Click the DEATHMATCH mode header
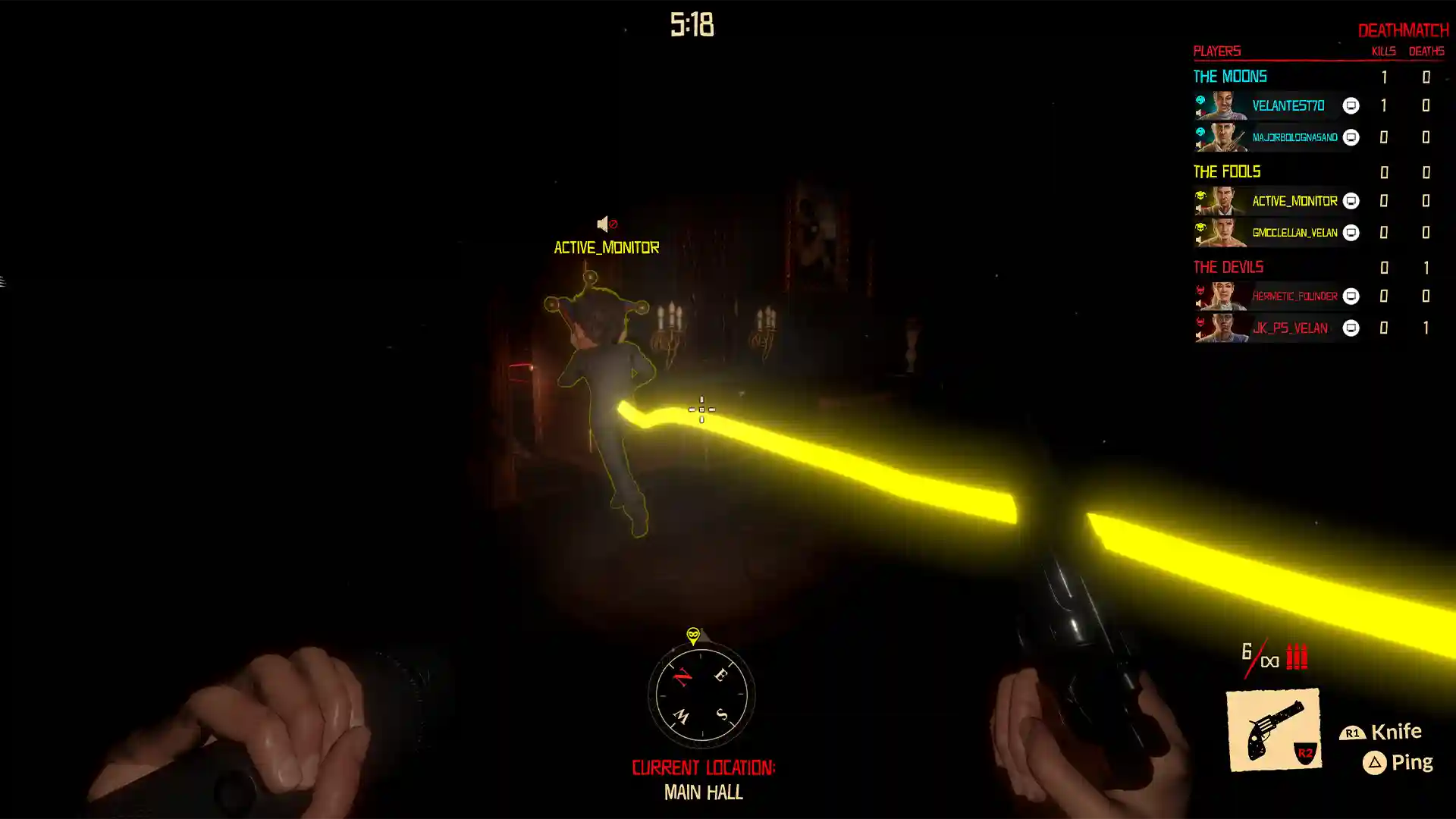This screenshot has width=1456, height=819. (1404, 30)
